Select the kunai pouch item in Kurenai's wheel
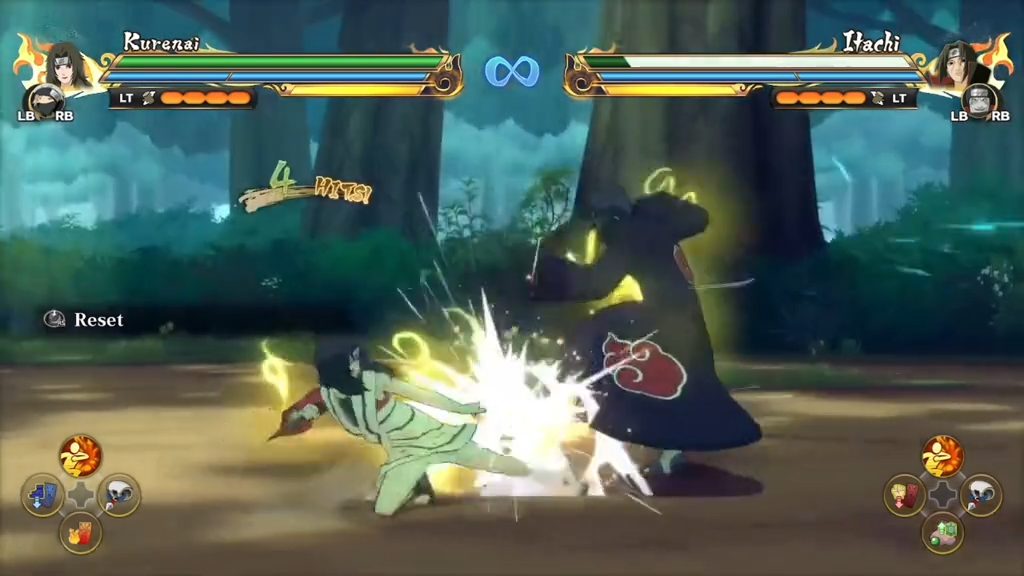Image resolution: width=1024 pixels, height=576 pixels. click(119, 495)
